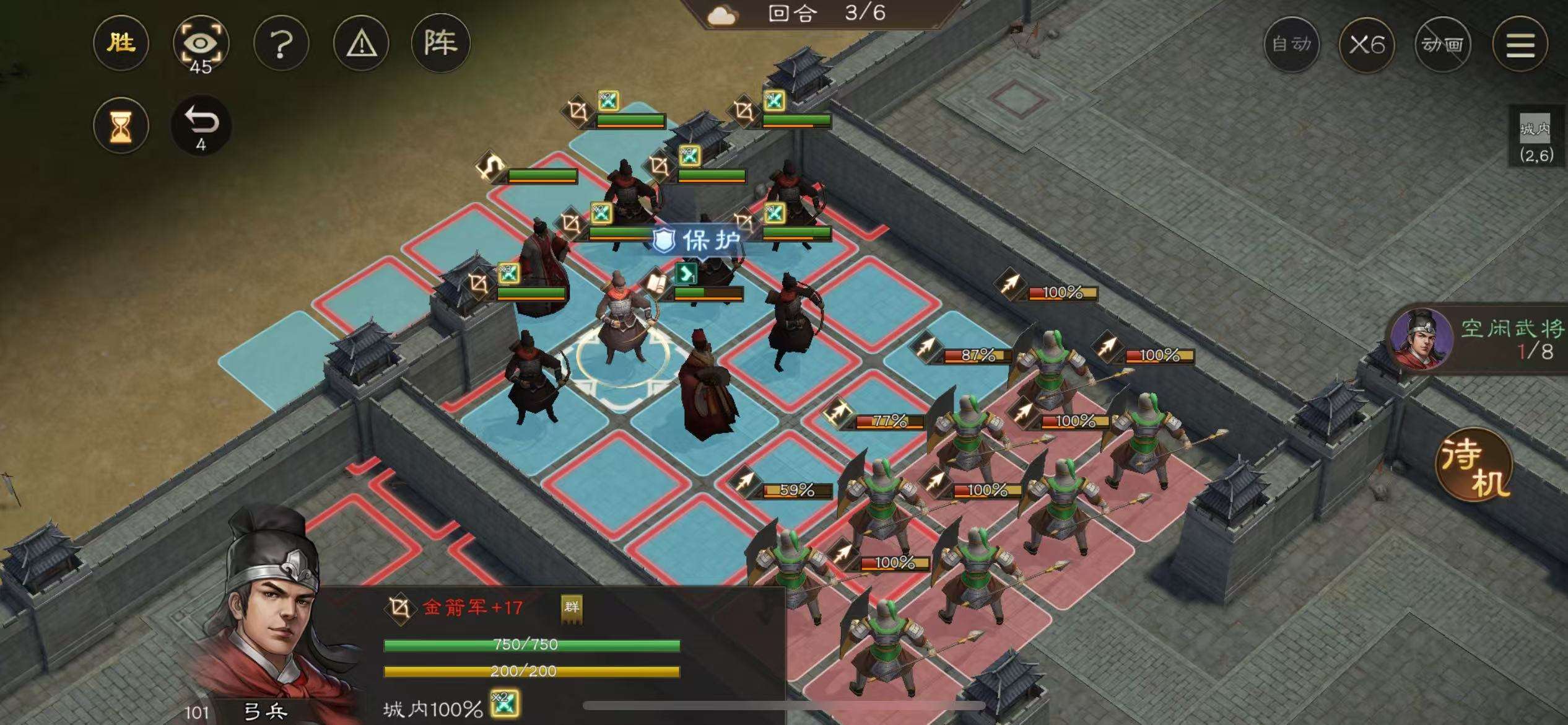This screenshot has width=1568, height=725.
Task: Toggle 自动 auto battle
Action: [1291, 45]
